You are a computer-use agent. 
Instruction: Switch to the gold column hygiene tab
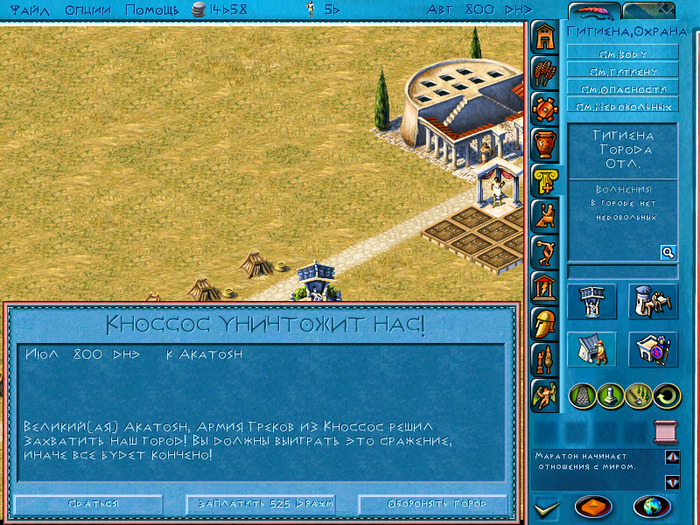tap(545, 181)
